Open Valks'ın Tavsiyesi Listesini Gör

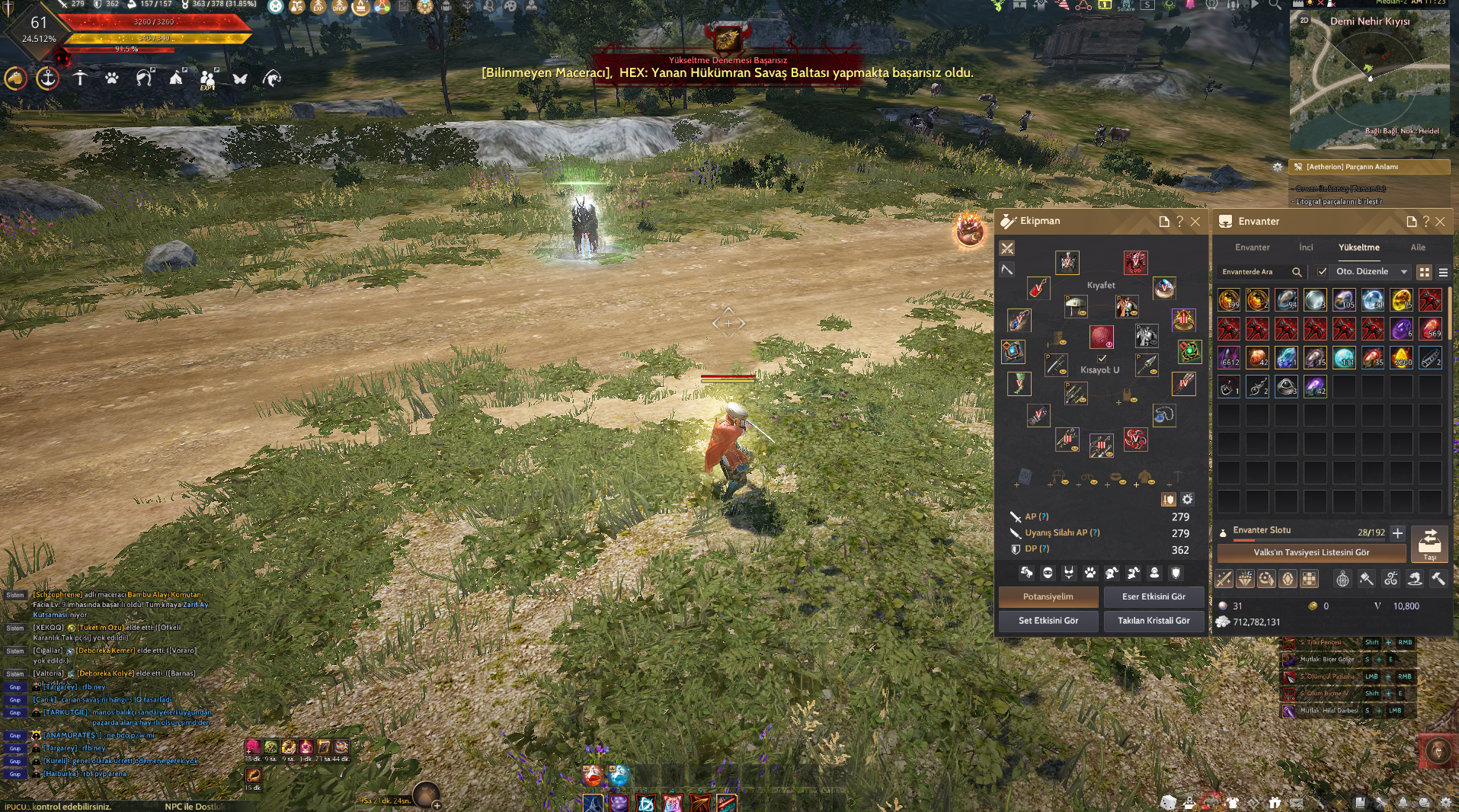tap(1311, 553)
